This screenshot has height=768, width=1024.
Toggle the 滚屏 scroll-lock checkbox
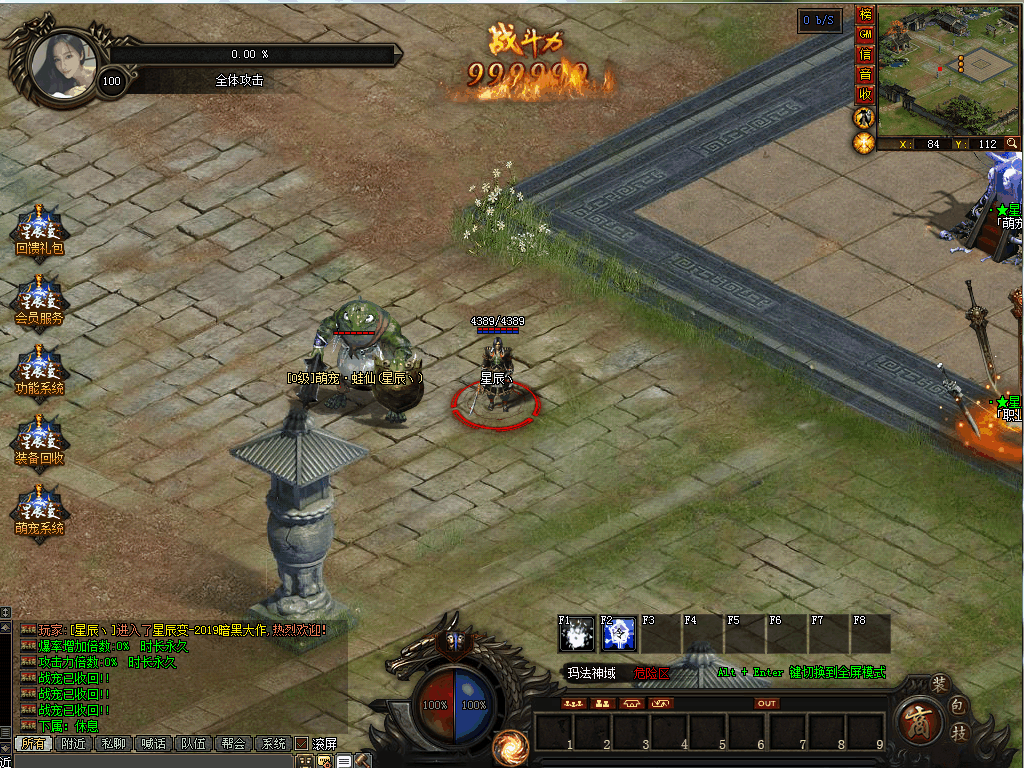click(x=301, y=743)
